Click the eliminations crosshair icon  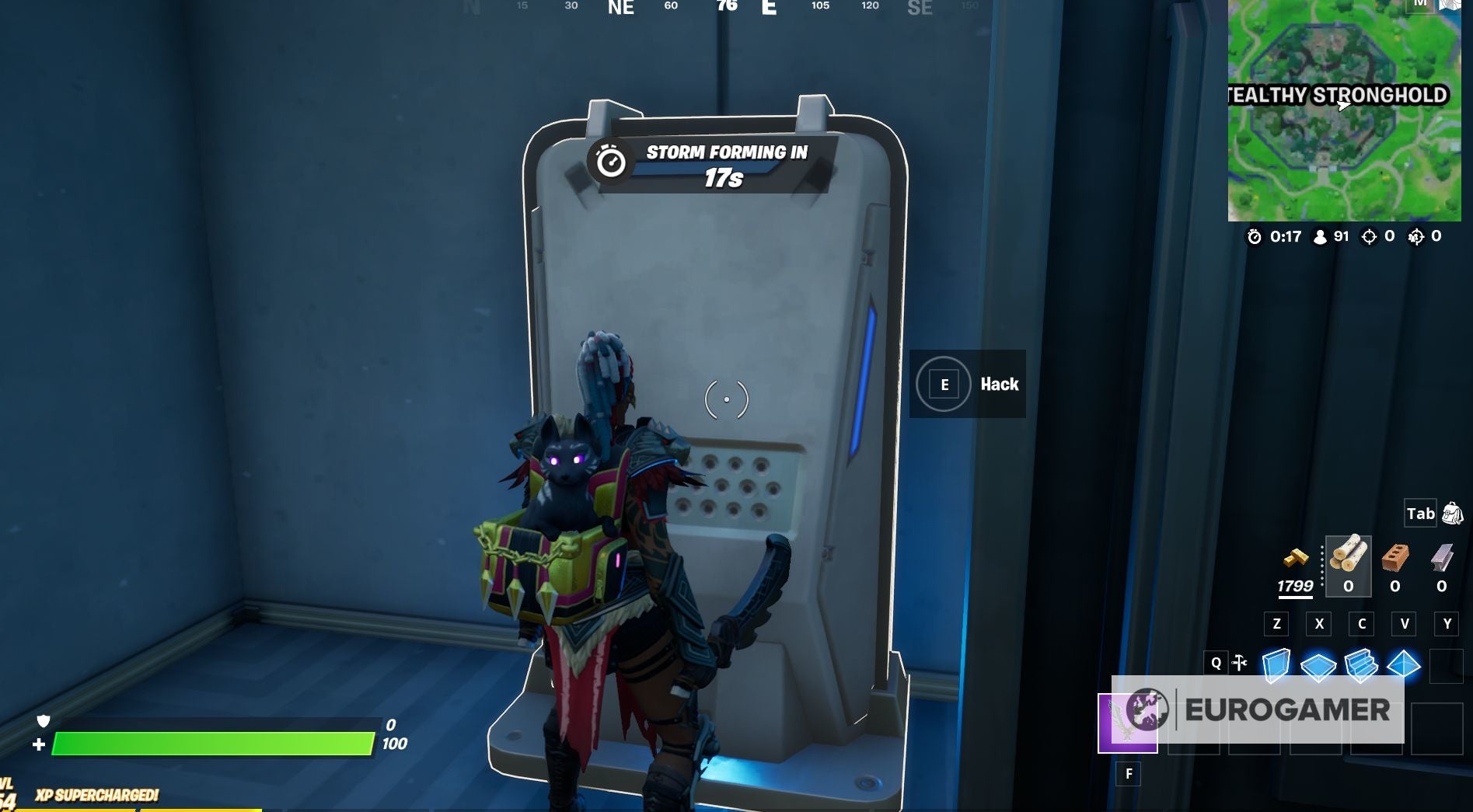tap(1370, 238)
